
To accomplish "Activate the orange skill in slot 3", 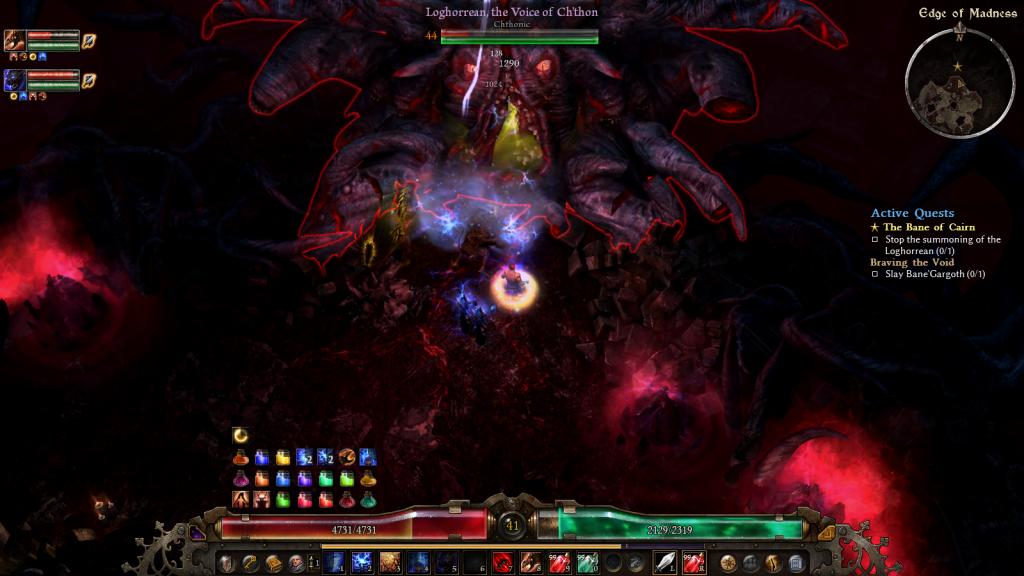I will (x=390, y=563).
